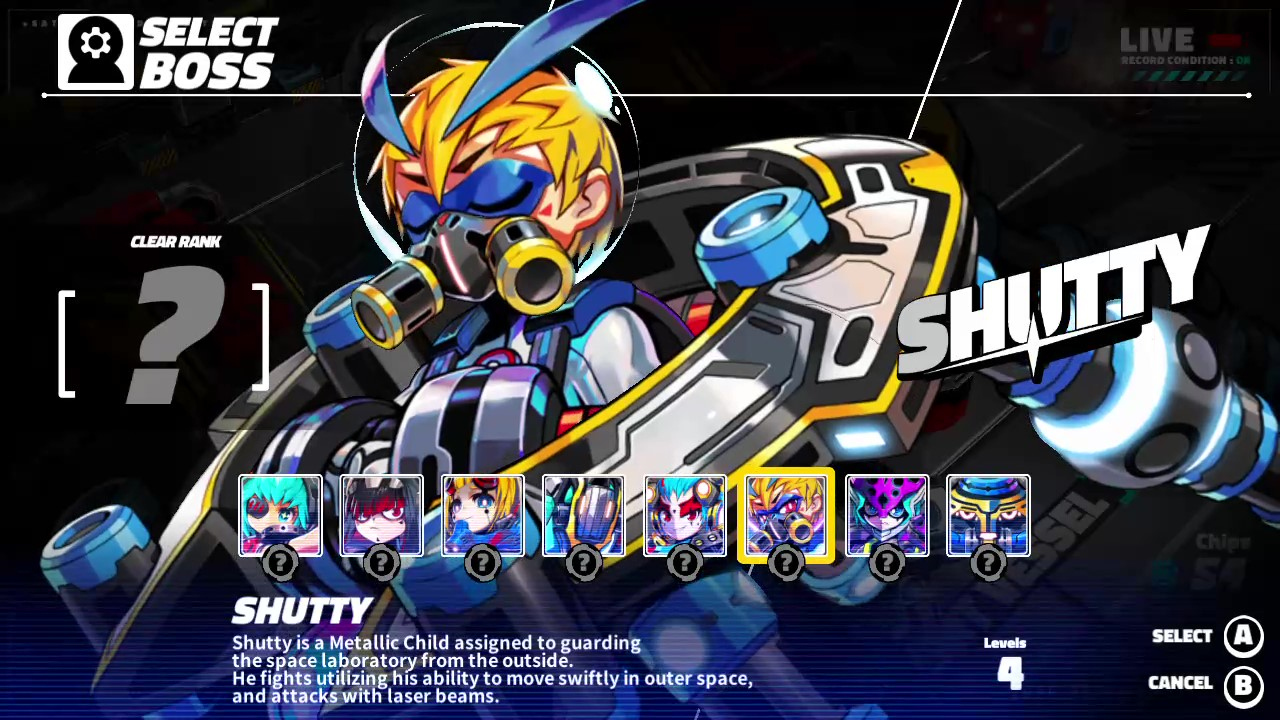1280x720 pixels.
Task: Pick the purple-masked boss icon
Action: click(x=887, y=515)
